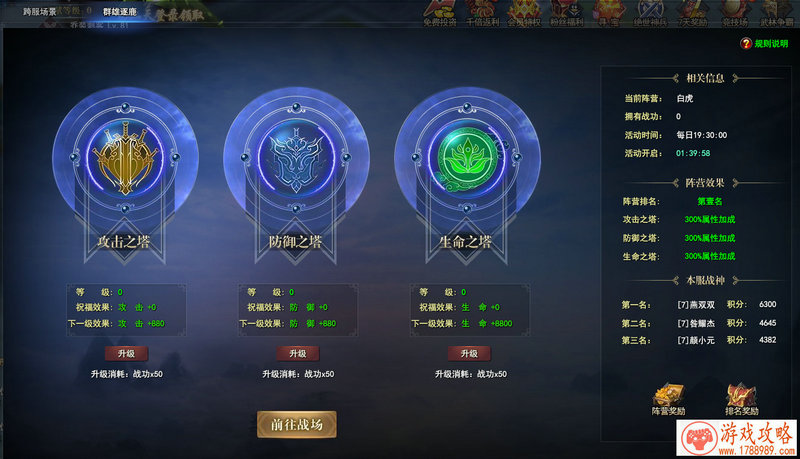The image size is (800, 459).
Task: Select the green lotus life tower emblem
Action: [x=469, y=157]
